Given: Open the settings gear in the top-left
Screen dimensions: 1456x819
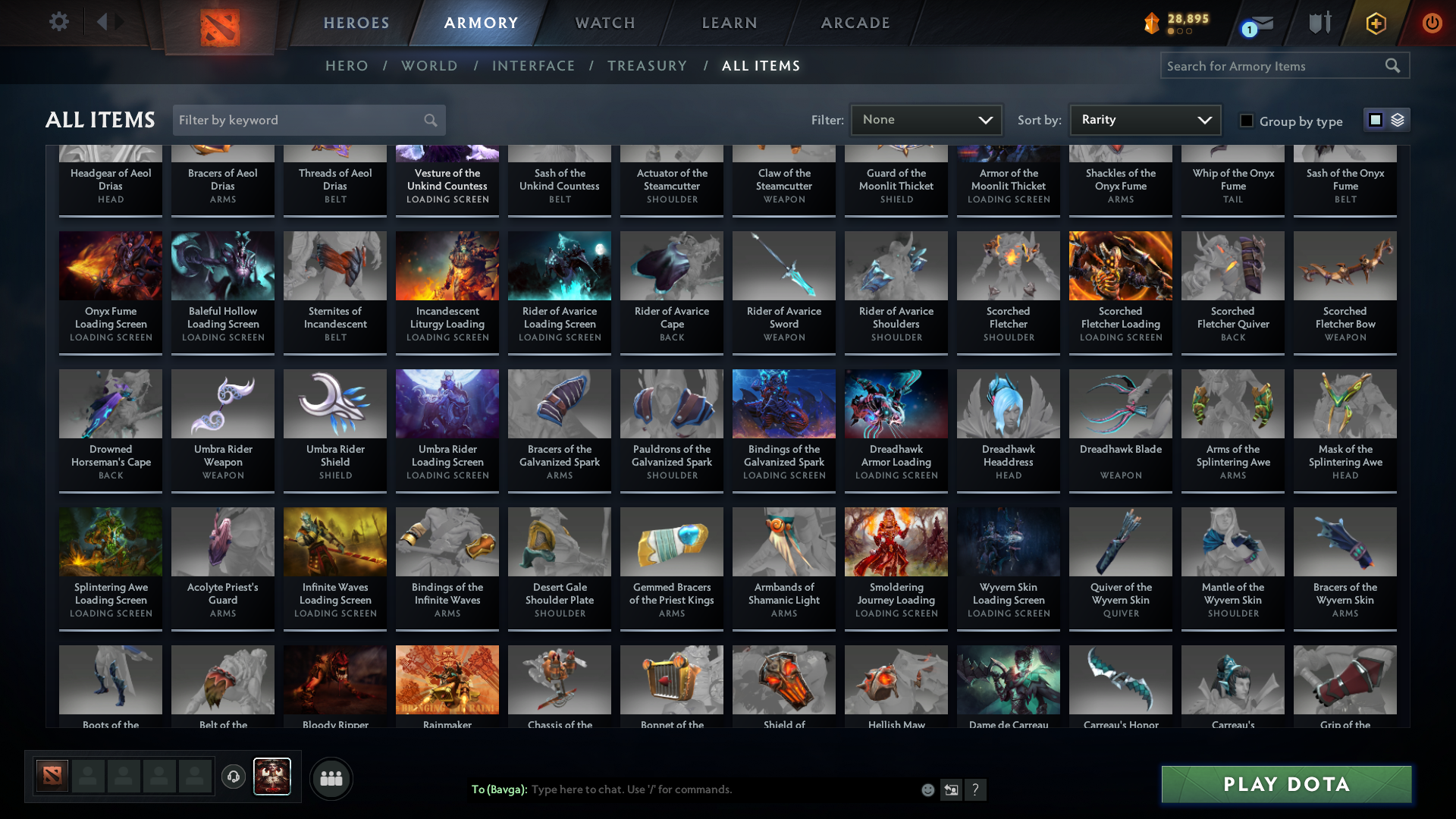Looking at the screenshot, I should (x=59, y=22).
